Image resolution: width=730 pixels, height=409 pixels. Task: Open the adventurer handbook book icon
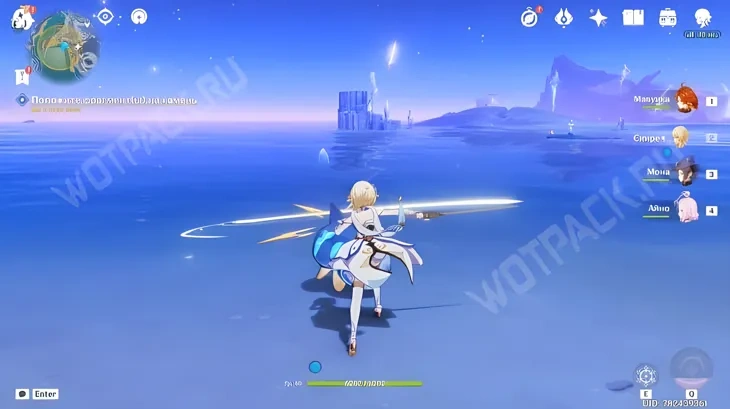[x=632, y=17]
